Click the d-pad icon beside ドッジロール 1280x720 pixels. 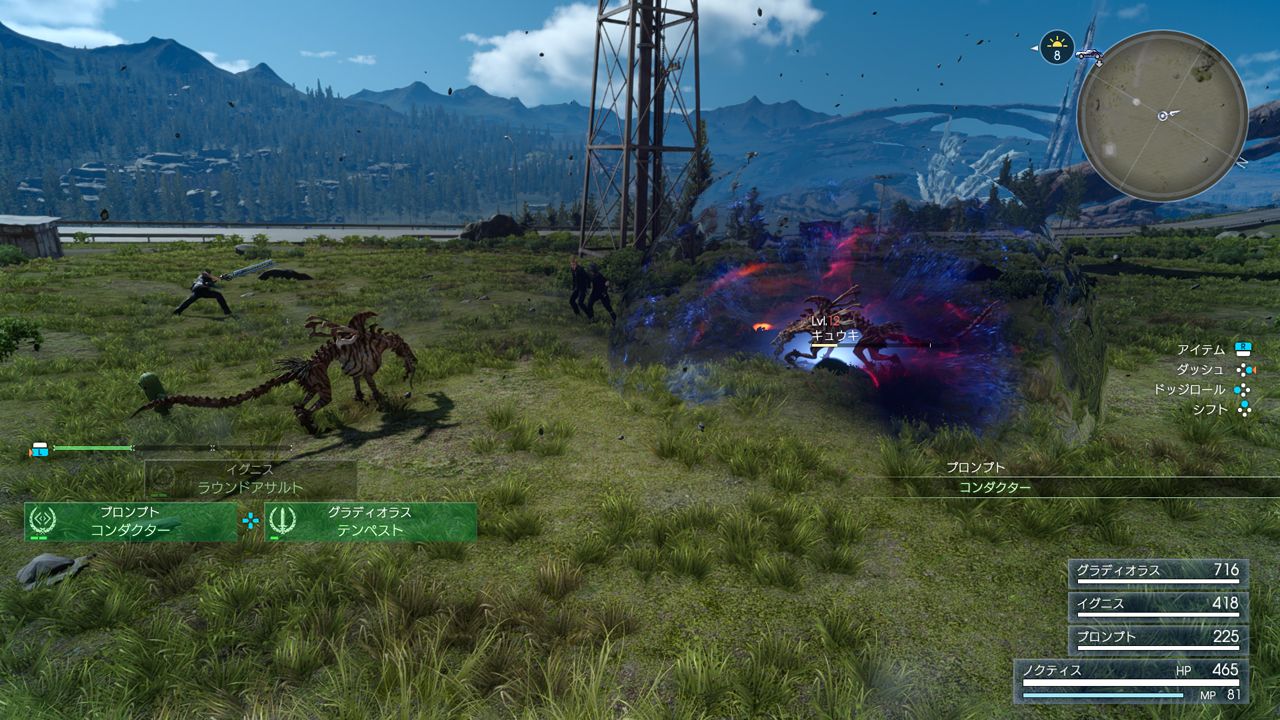[x=1242, y=390]
